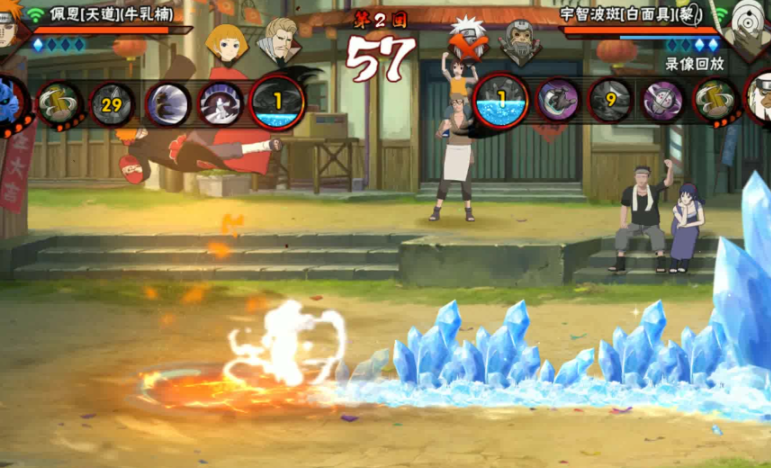
Task: Choose the crossed-out Jiraiya support portrait
Action: point(465,40)
